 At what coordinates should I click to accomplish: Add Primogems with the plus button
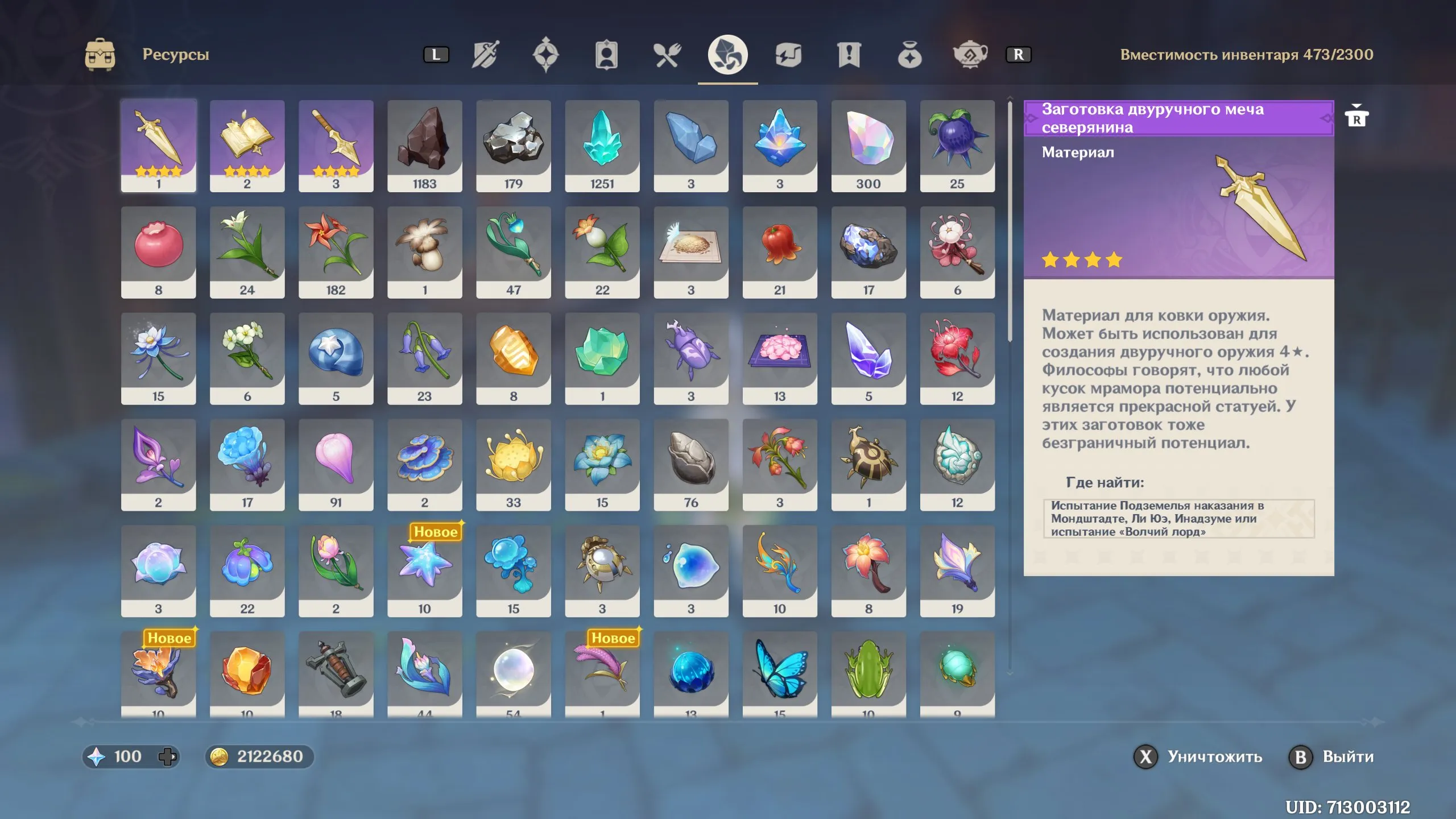coord(167,756)
